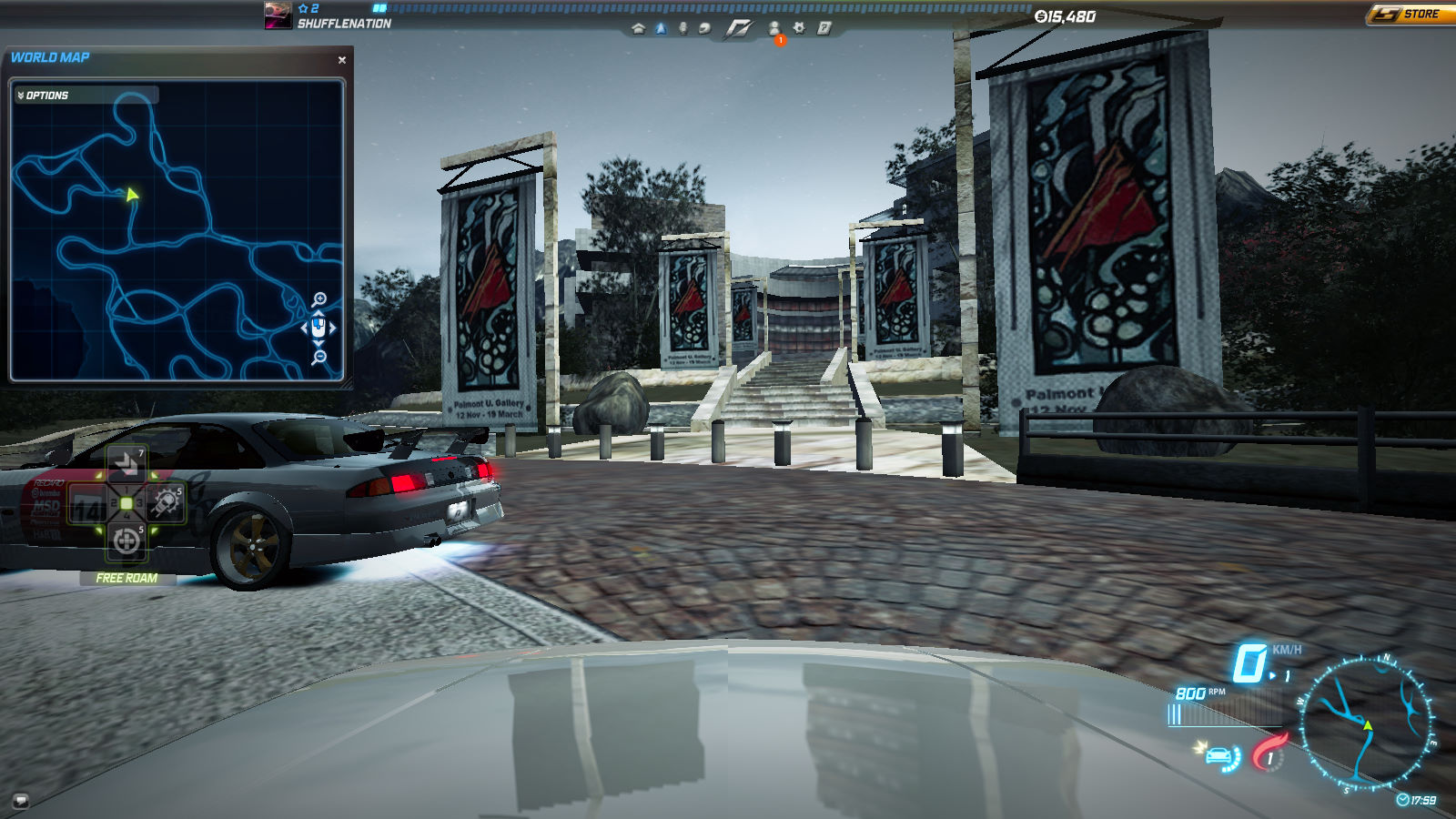Activate the circular crosshair powerup slot
The image size is (1456, 819).
point(126,541)
